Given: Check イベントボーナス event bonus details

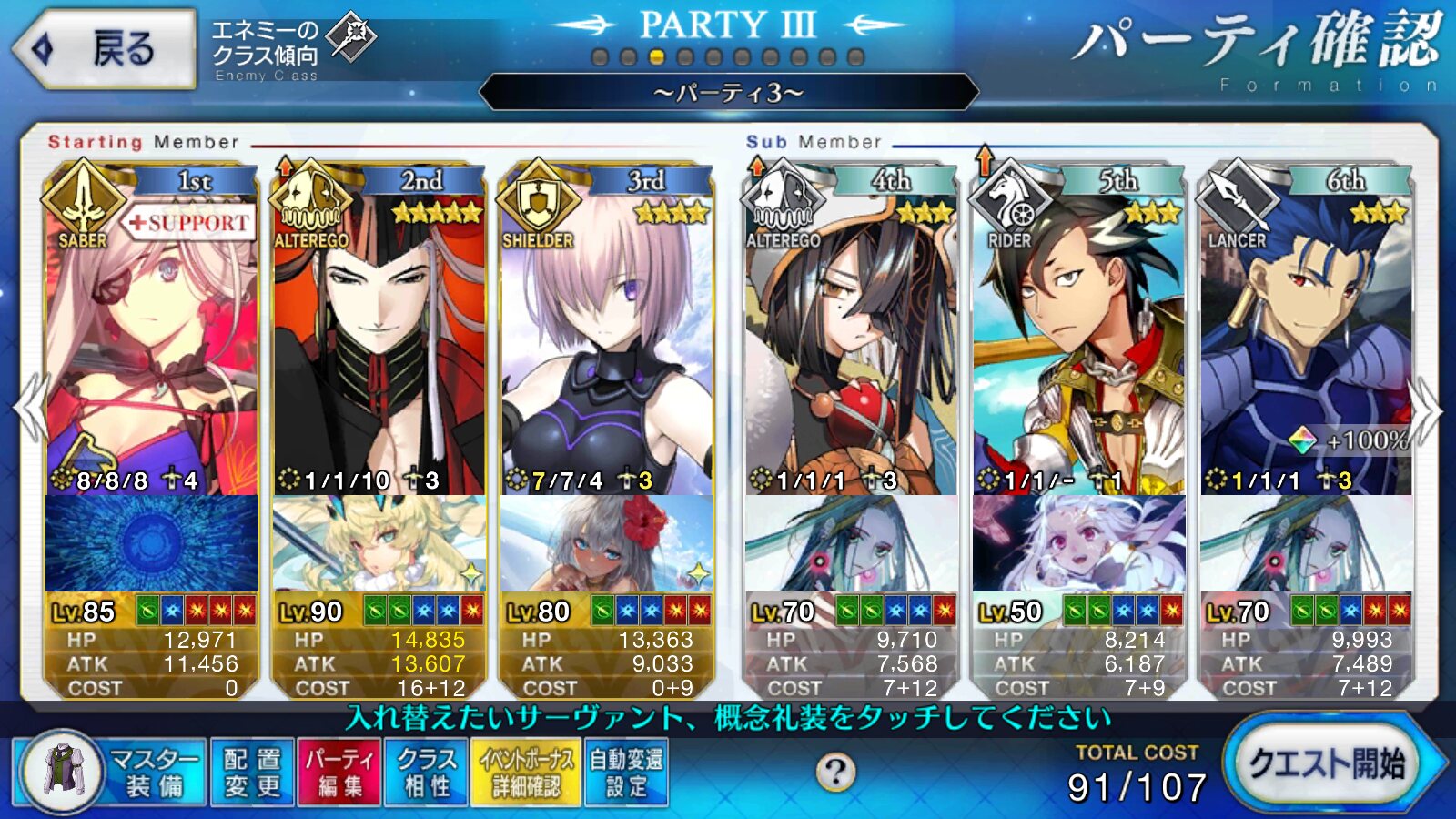Looking at the screenshot, I should click(526, 773).
